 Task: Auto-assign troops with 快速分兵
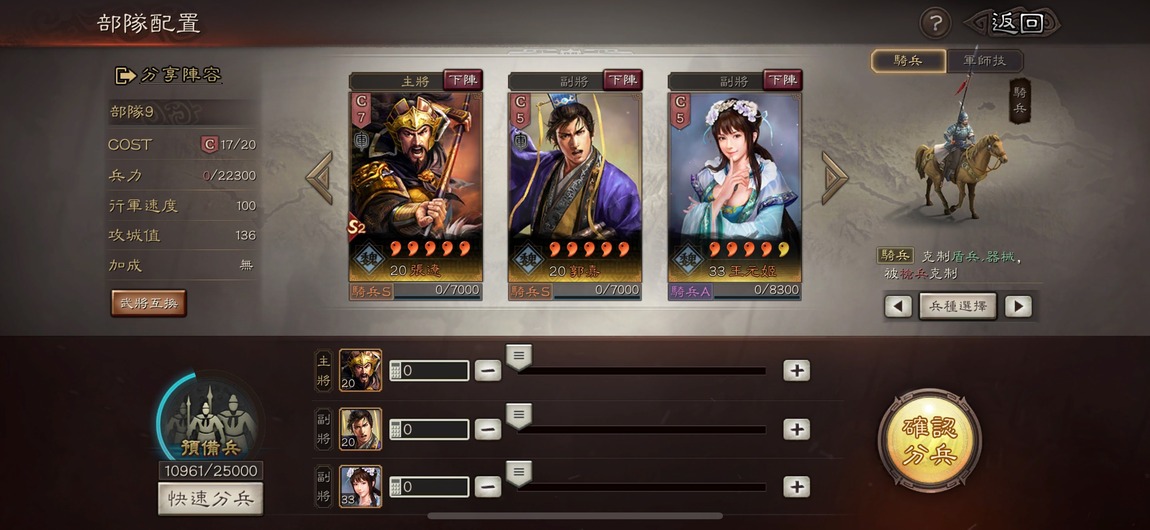pyautogui.click(x=210, y=498)
